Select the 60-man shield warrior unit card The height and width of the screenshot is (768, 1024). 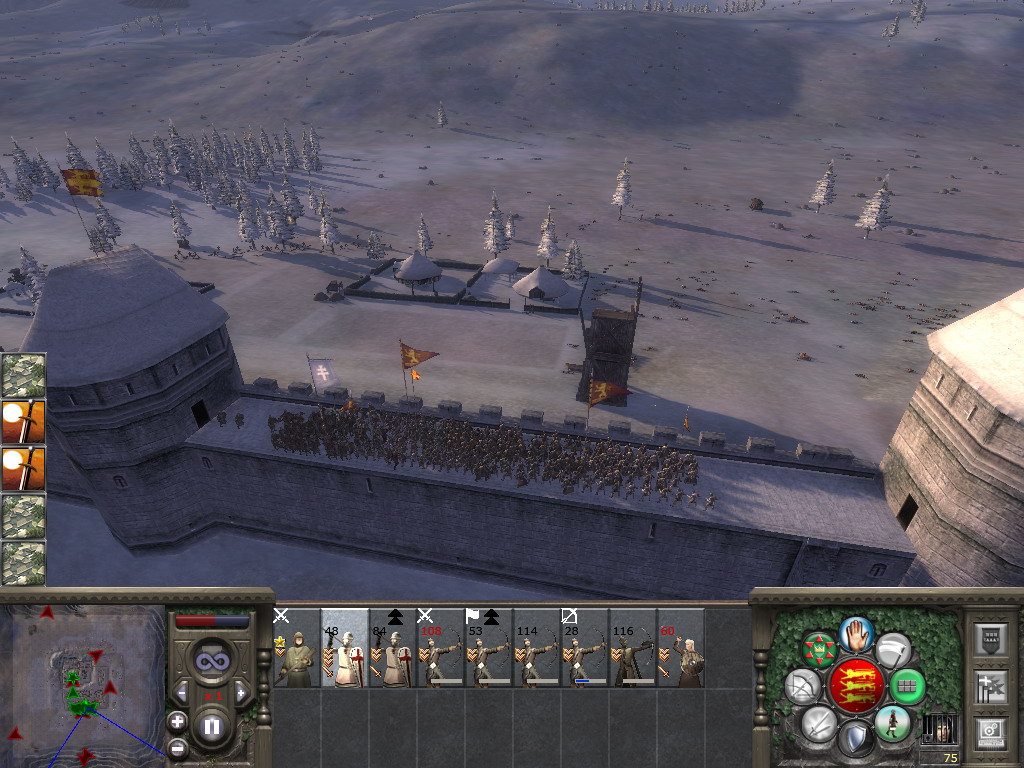point(680,648)
